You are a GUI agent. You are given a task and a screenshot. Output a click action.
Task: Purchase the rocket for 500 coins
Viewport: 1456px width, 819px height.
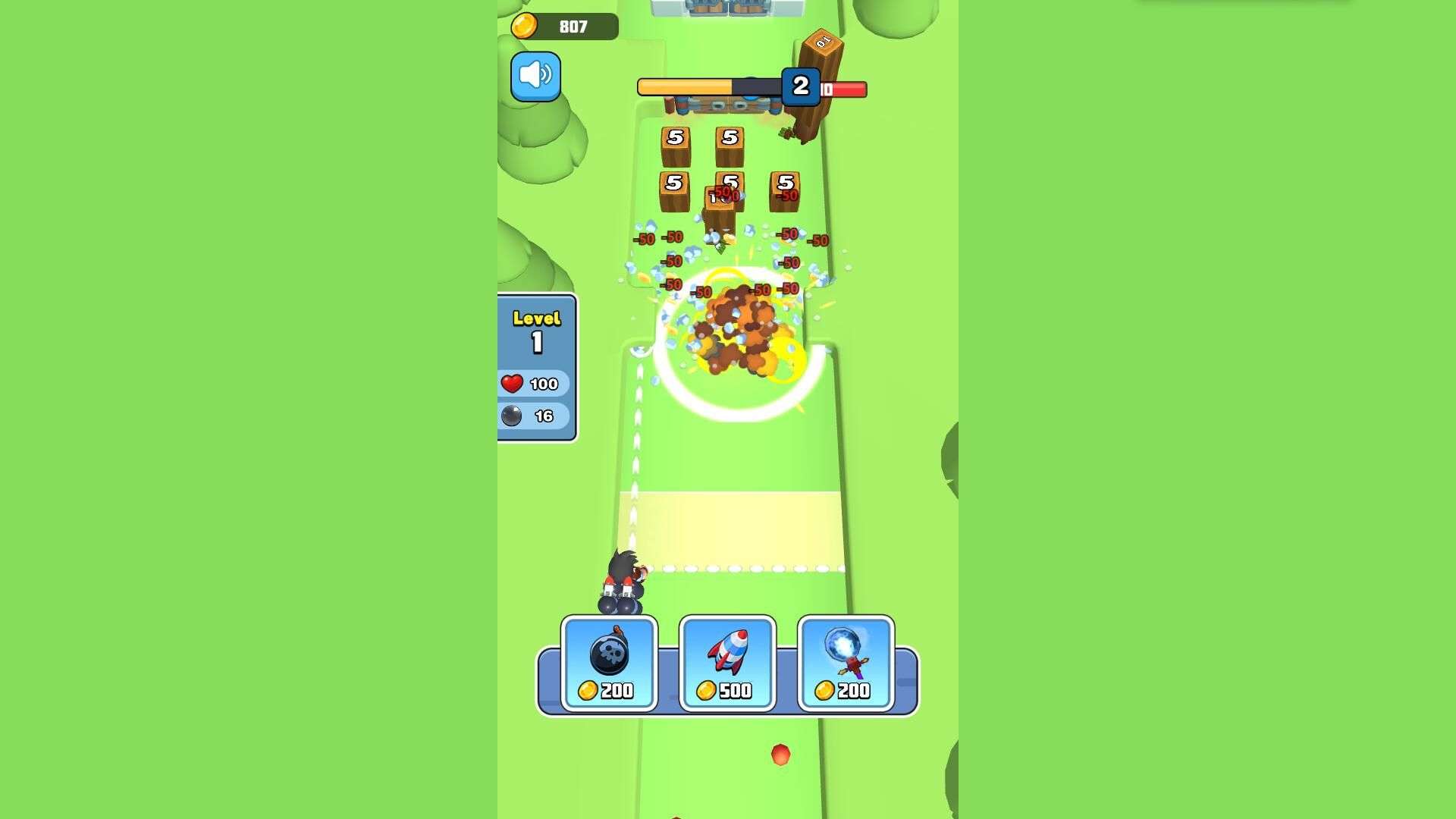pyautogui.click(x=727, y=664)
